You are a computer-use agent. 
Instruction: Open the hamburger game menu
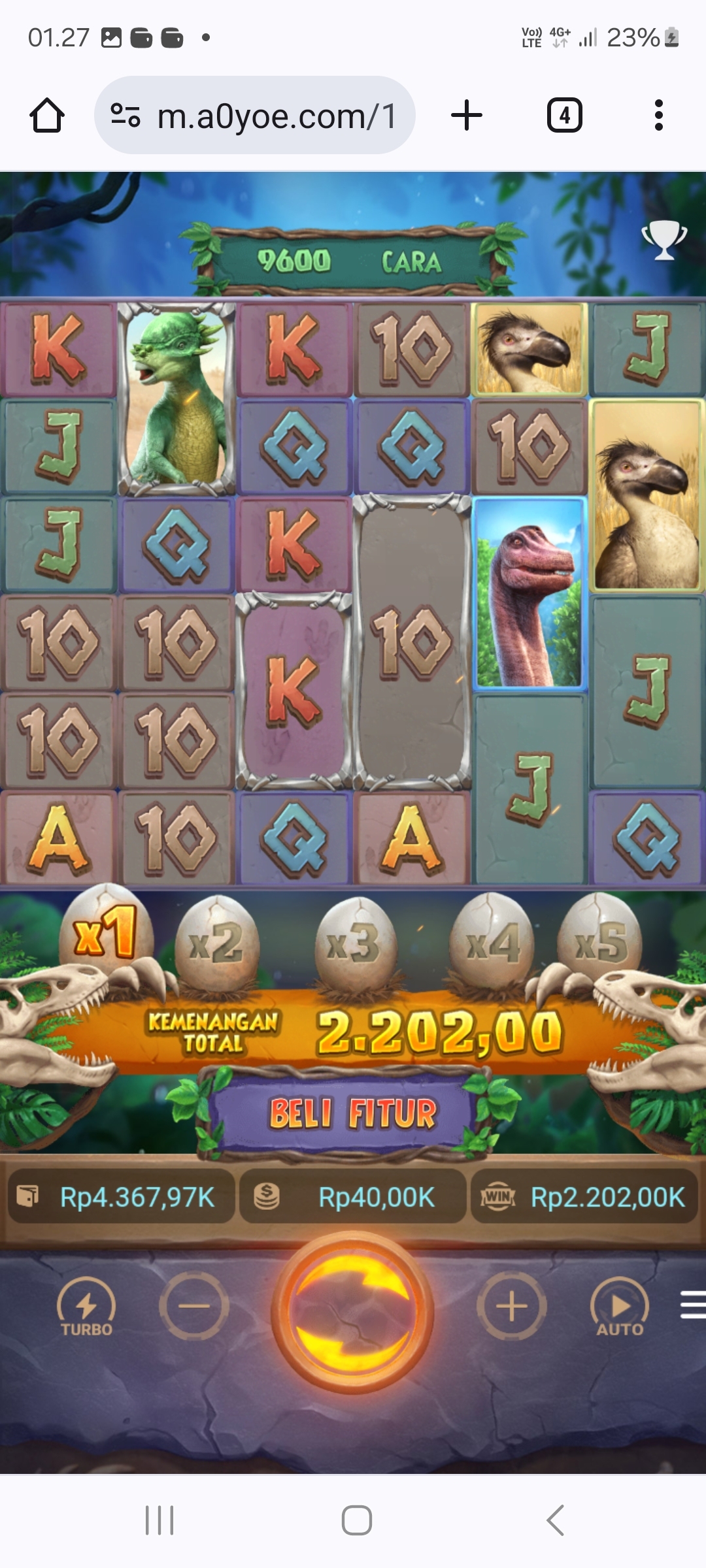pyautogui.click(x=693, y=1305)
